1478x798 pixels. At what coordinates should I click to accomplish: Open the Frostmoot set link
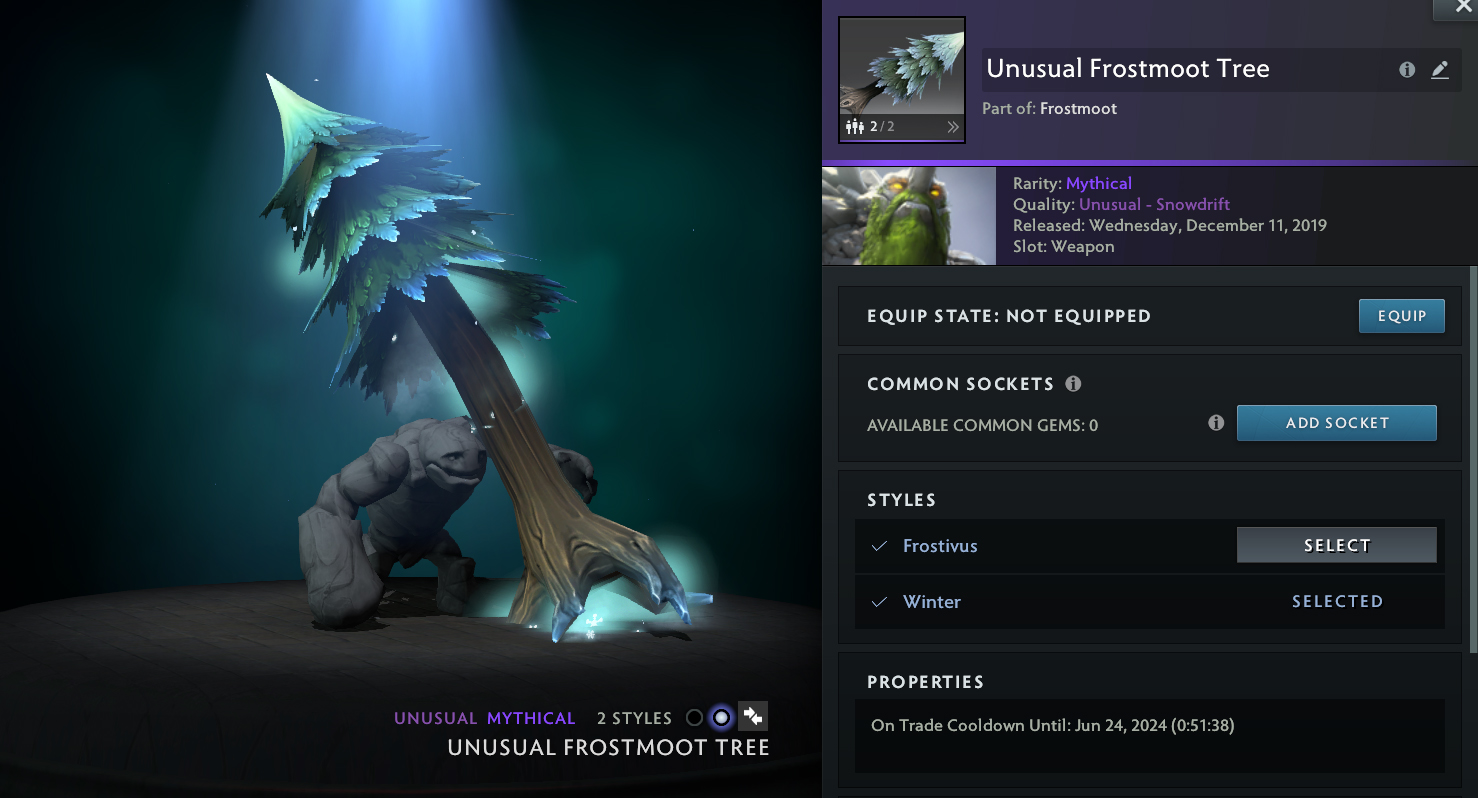tap(1078, 108)
